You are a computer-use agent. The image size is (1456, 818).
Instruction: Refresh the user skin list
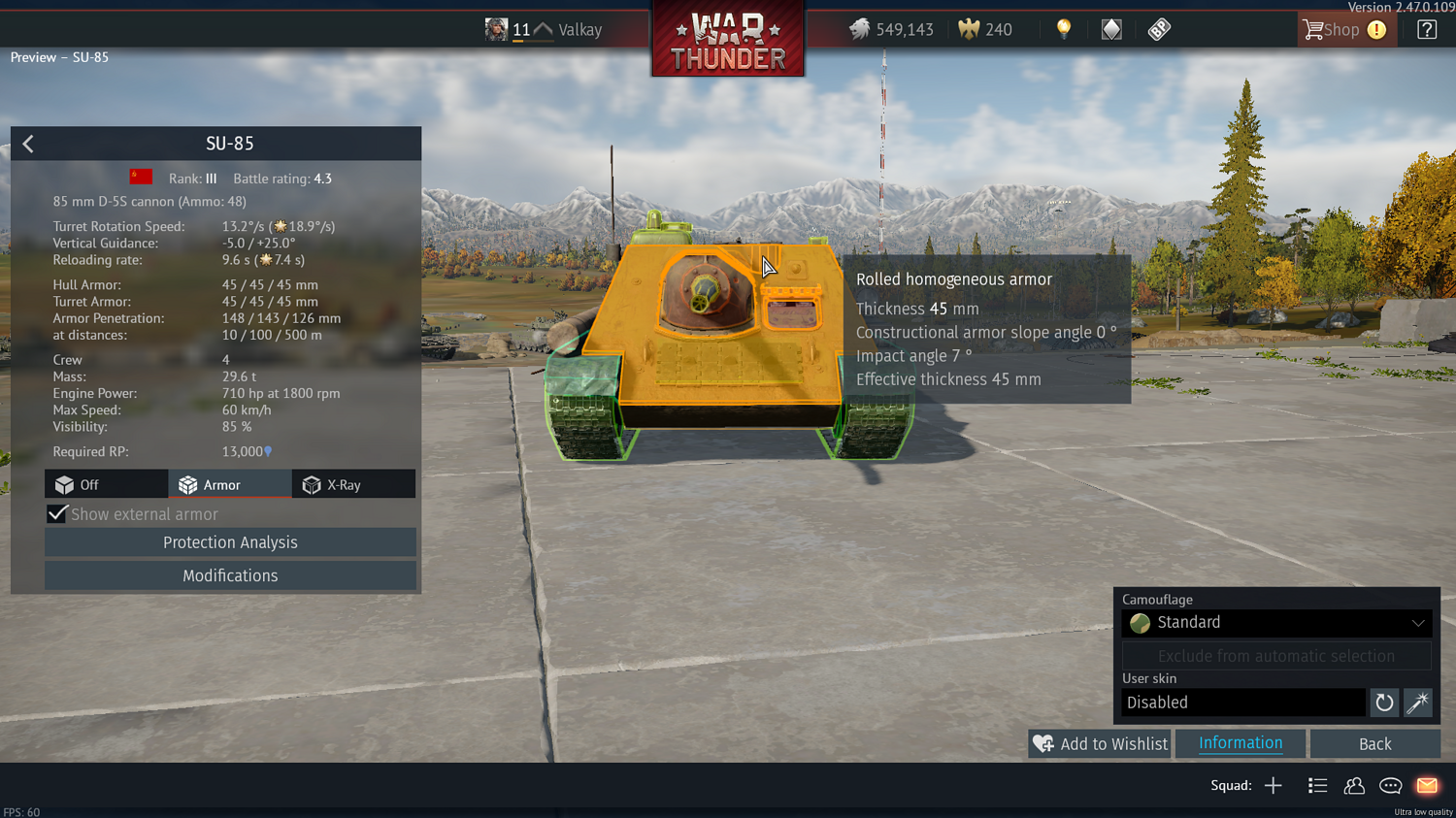coord(1384,703)
